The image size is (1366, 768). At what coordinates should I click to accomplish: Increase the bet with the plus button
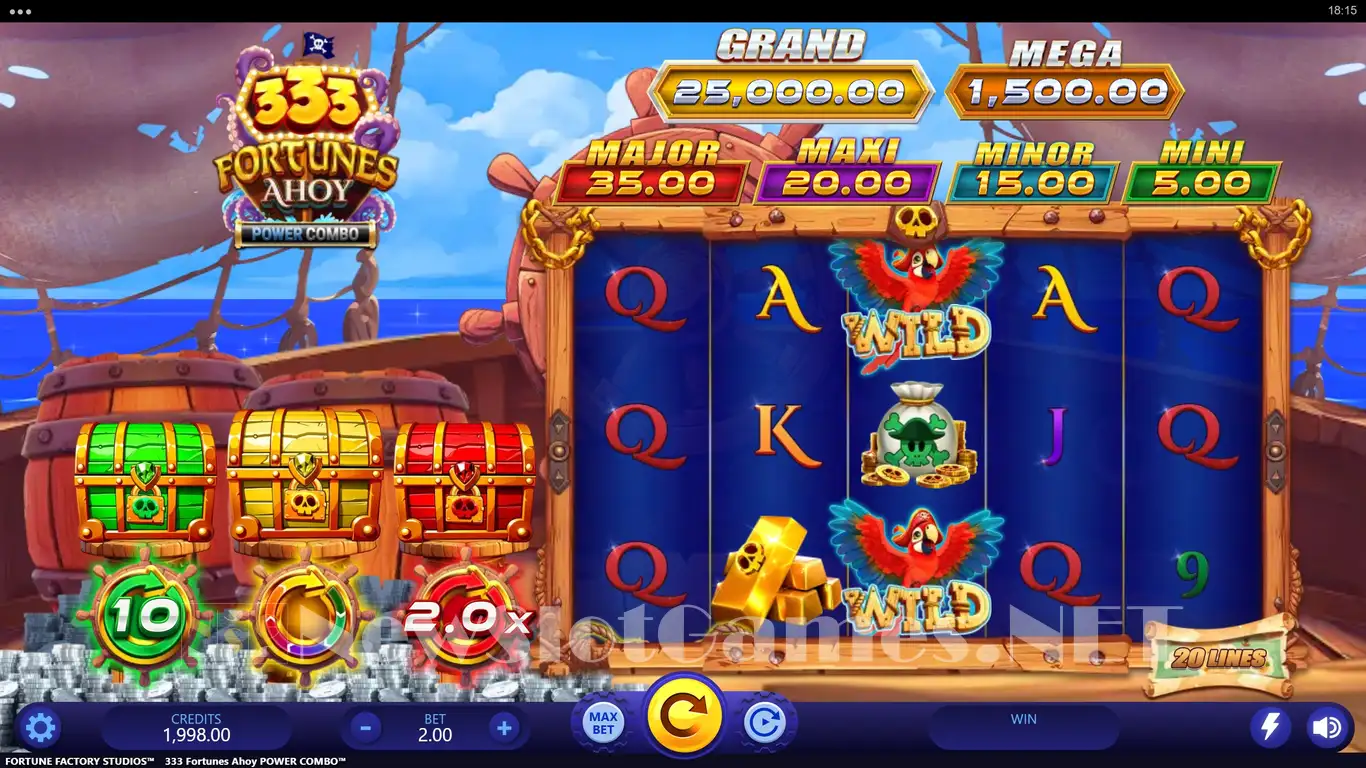pos(504,728)
